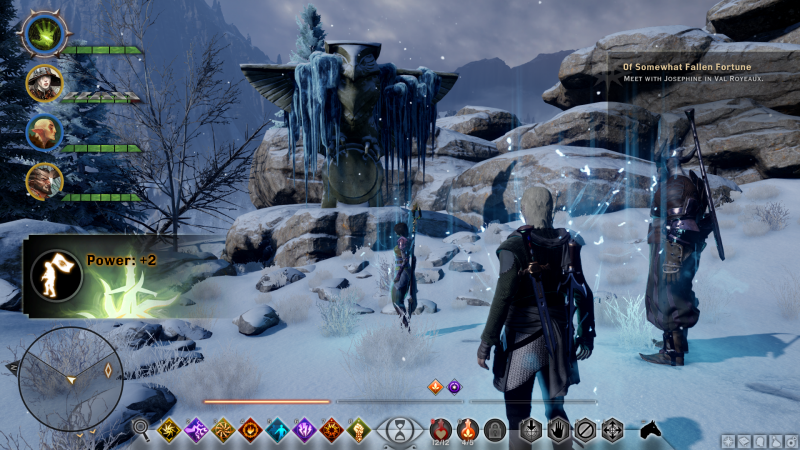Toggle the hourglass tactical pause
This screenshot has width=800, height=450.
pyautogui.click(x=399, y=431)
